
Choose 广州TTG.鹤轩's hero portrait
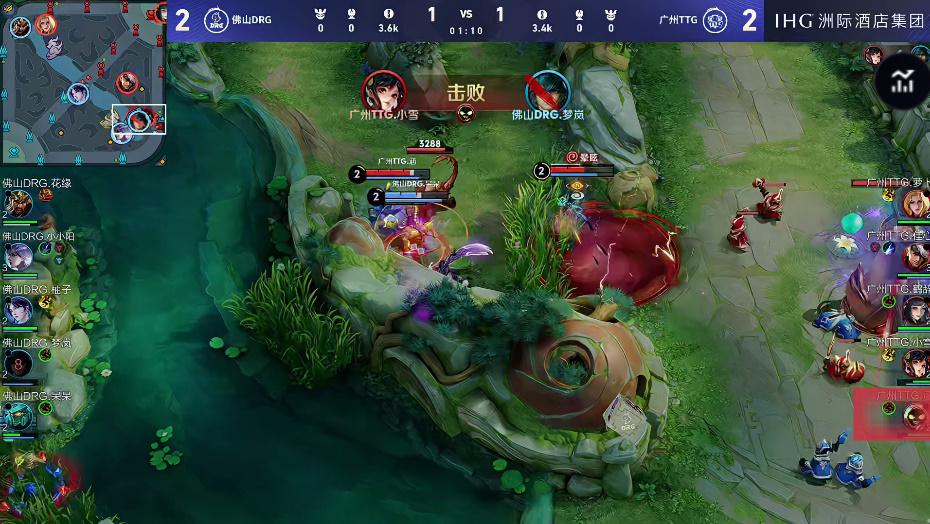(915, 310)
